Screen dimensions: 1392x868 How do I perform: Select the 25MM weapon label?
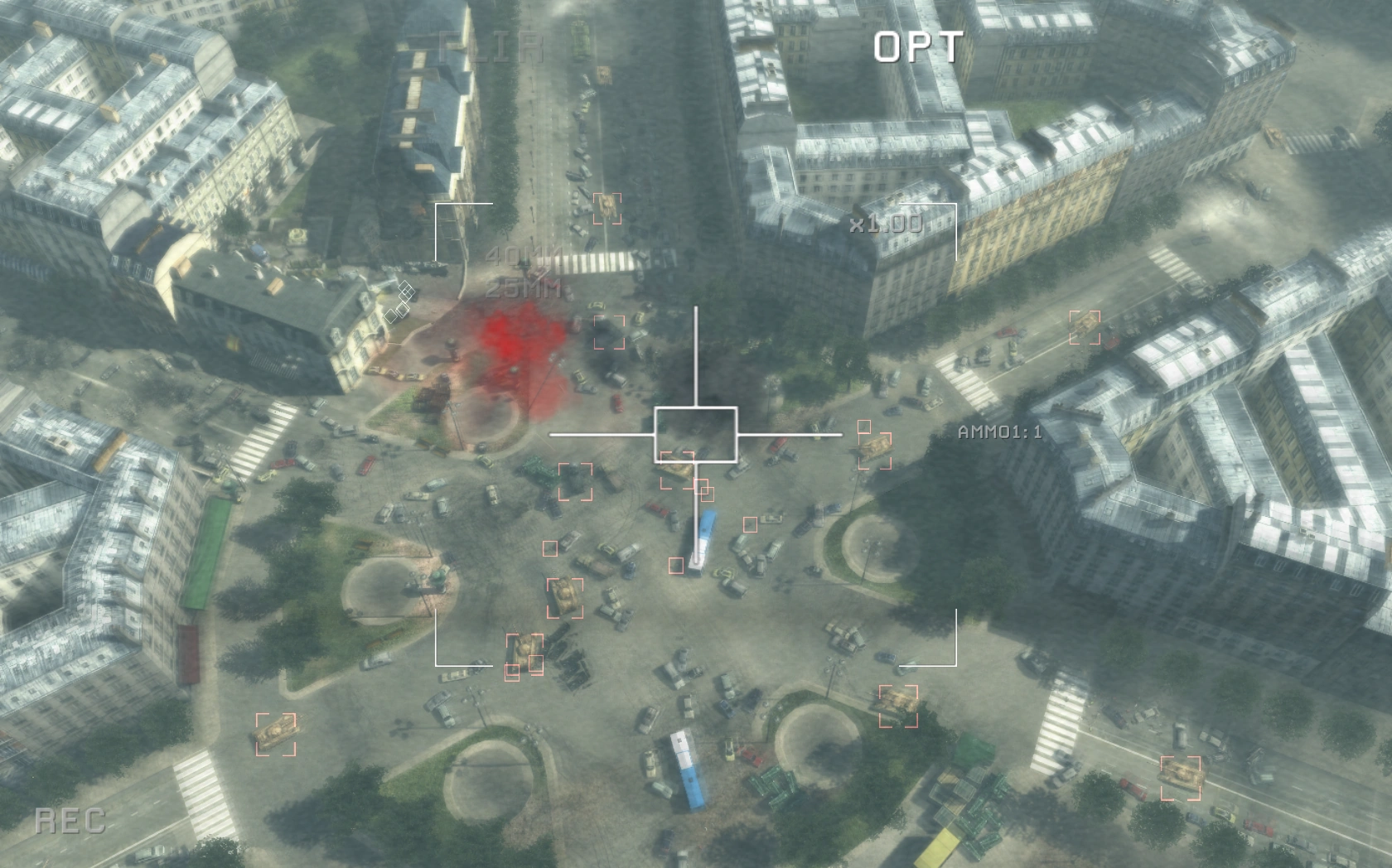pos(524,292)
